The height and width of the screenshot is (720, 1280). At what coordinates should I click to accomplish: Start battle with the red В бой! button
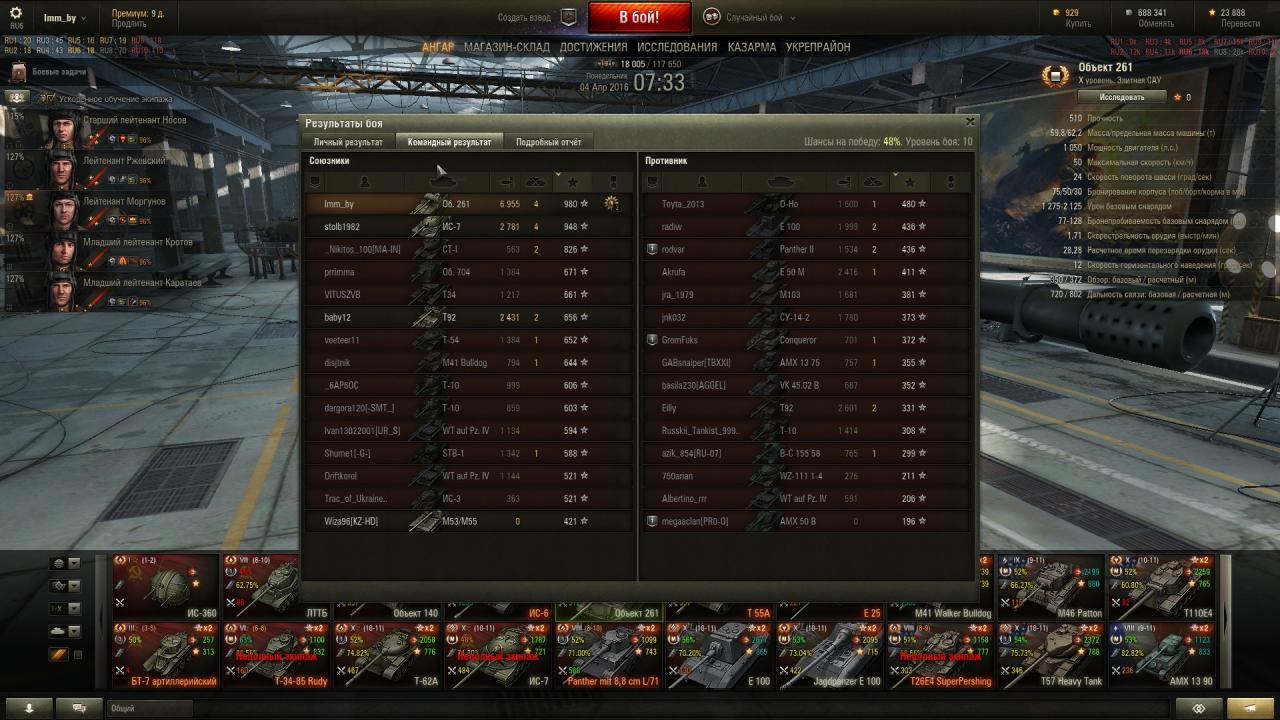[639, 17]
